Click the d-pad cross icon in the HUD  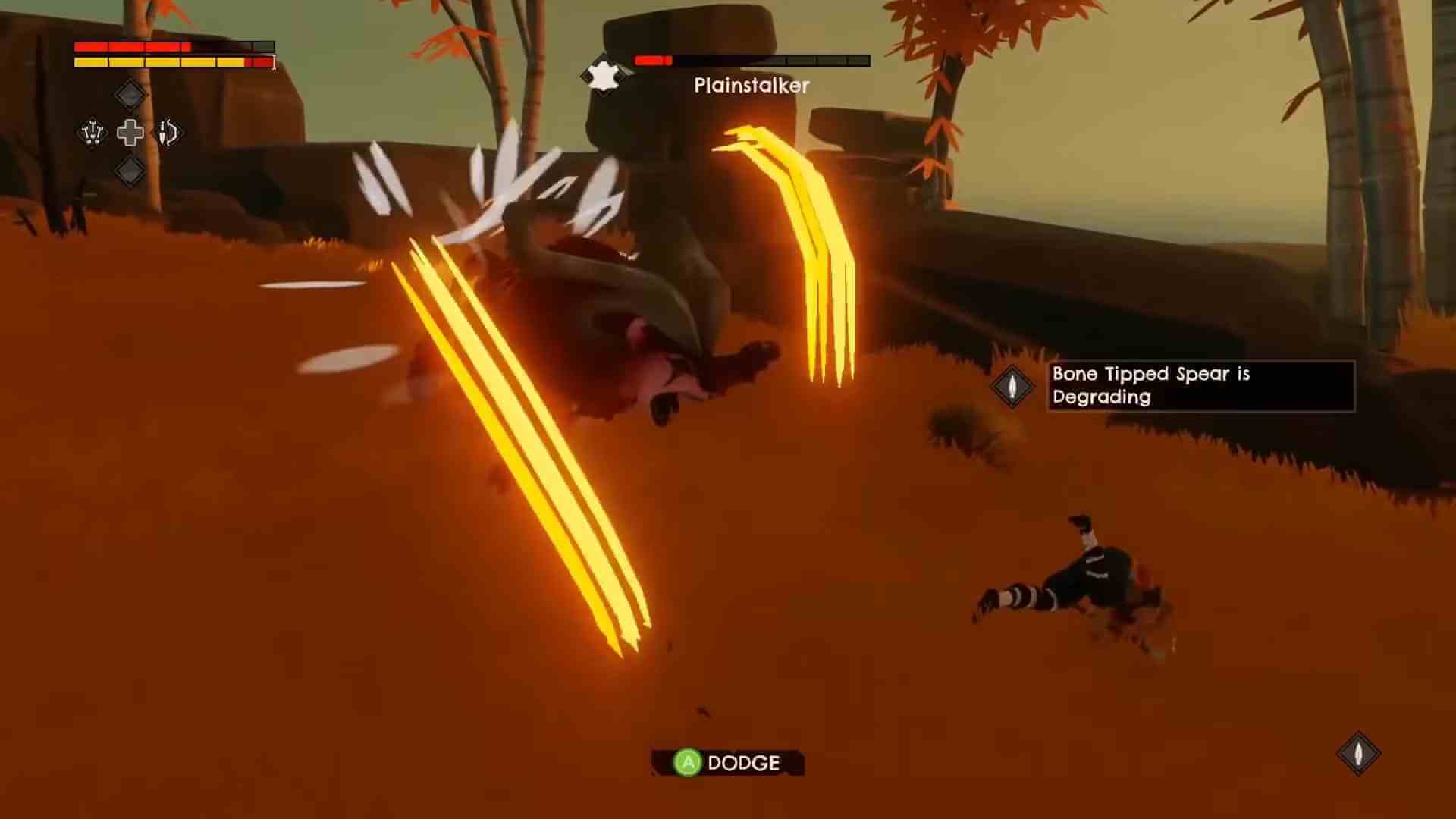tap(130, 133)
